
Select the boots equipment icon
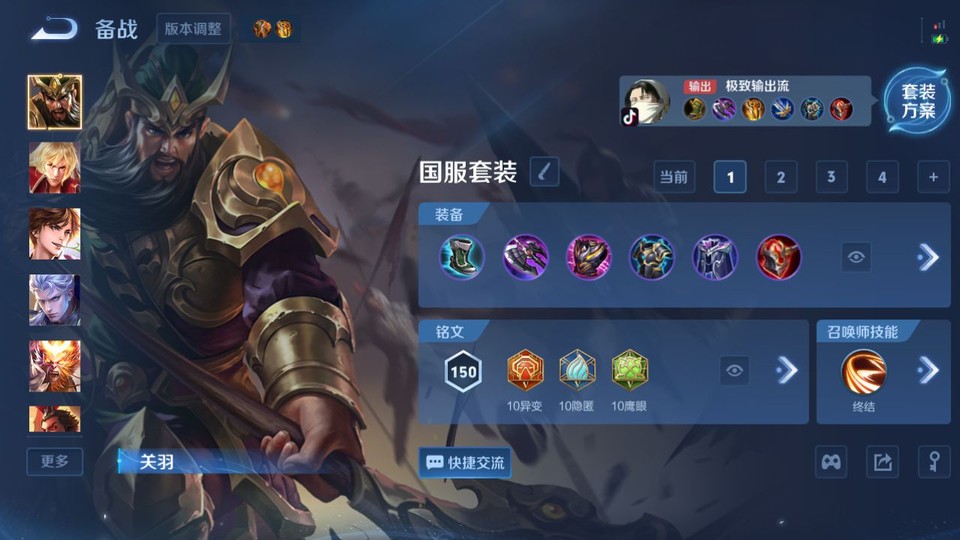tap(462, 257)
